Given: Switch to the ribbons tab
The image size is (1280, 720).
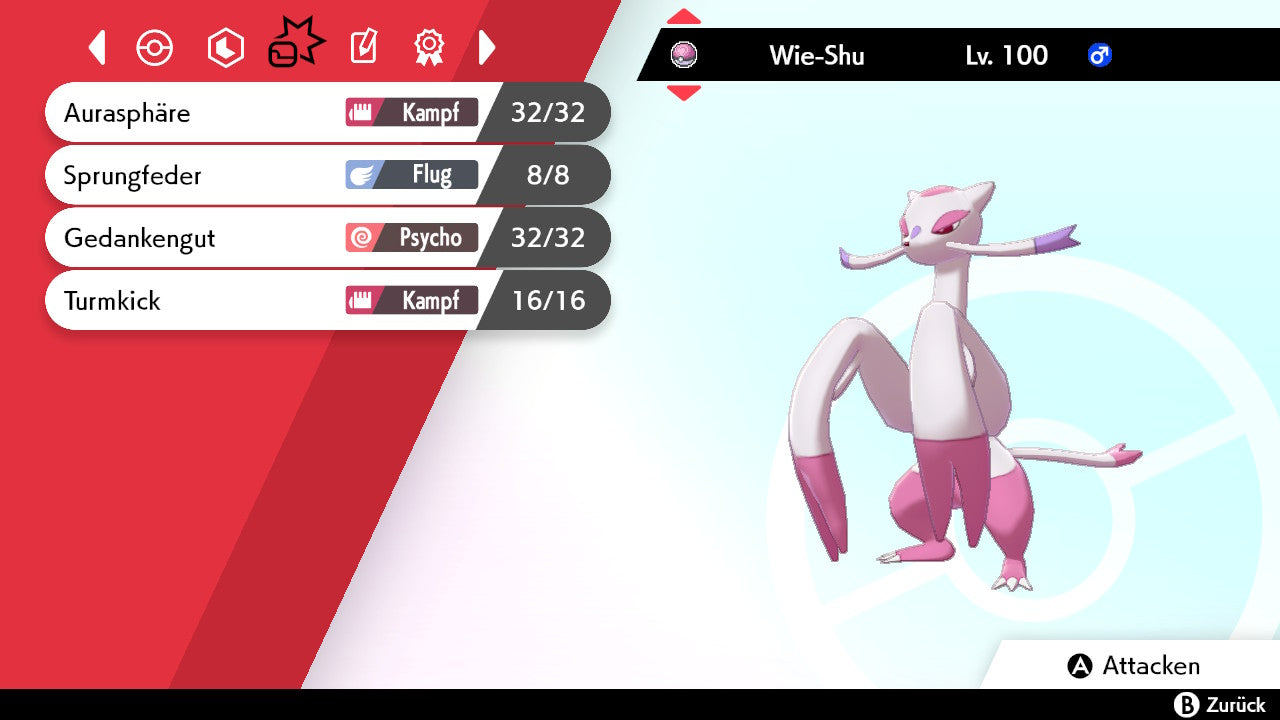Looking at the screenshot, I should [x=429, y=47].
